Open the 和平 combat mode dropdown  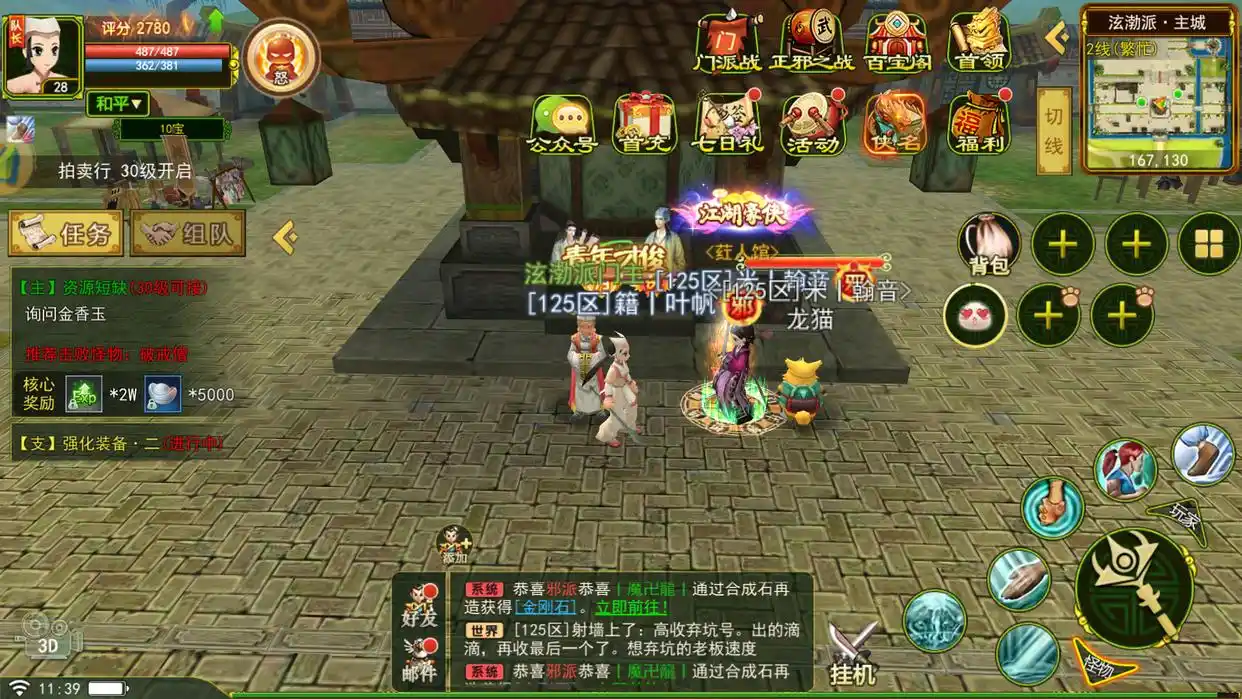click(x=118, y=103)
